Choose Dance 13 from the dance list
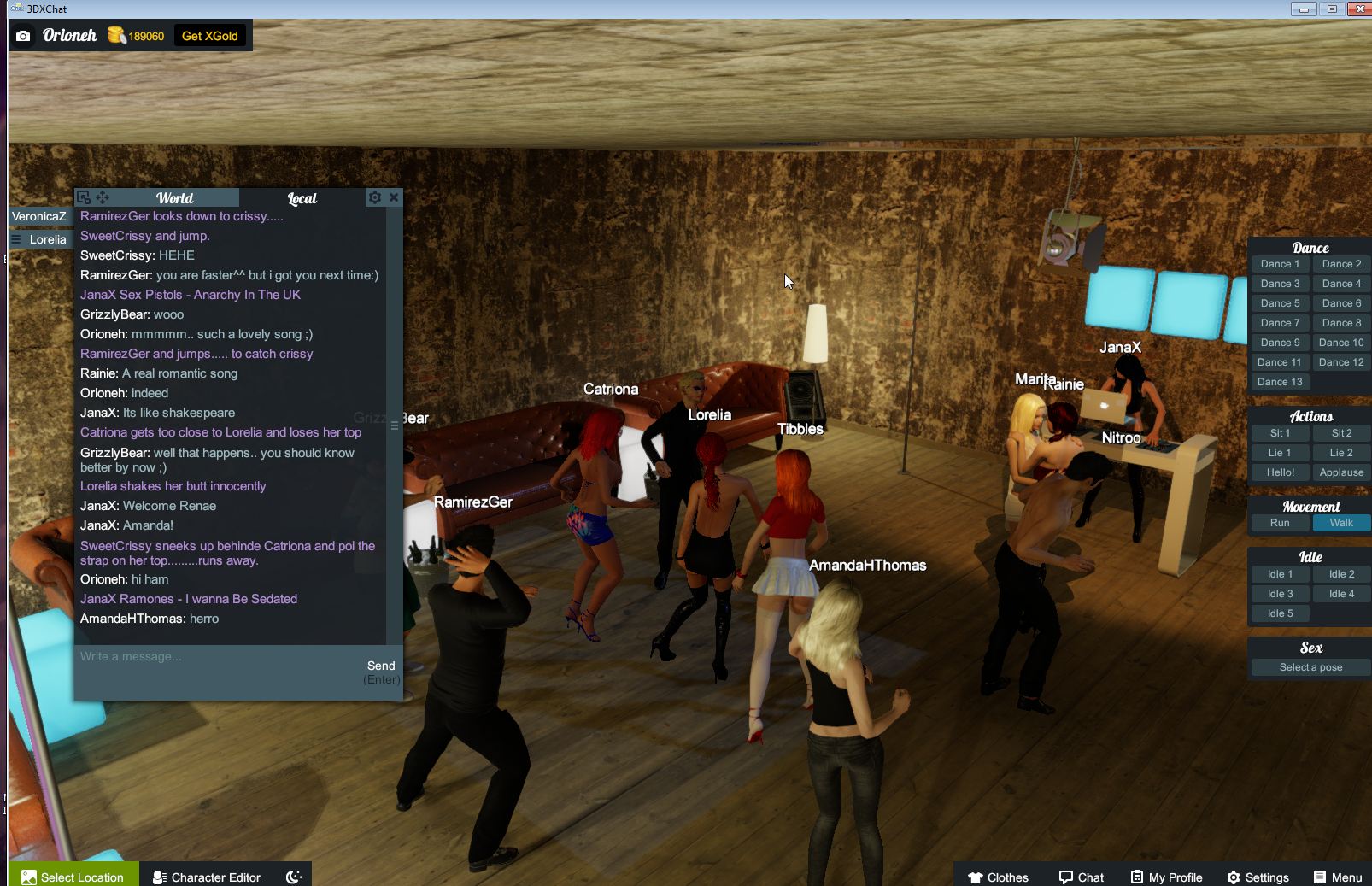 (1280, 382)
